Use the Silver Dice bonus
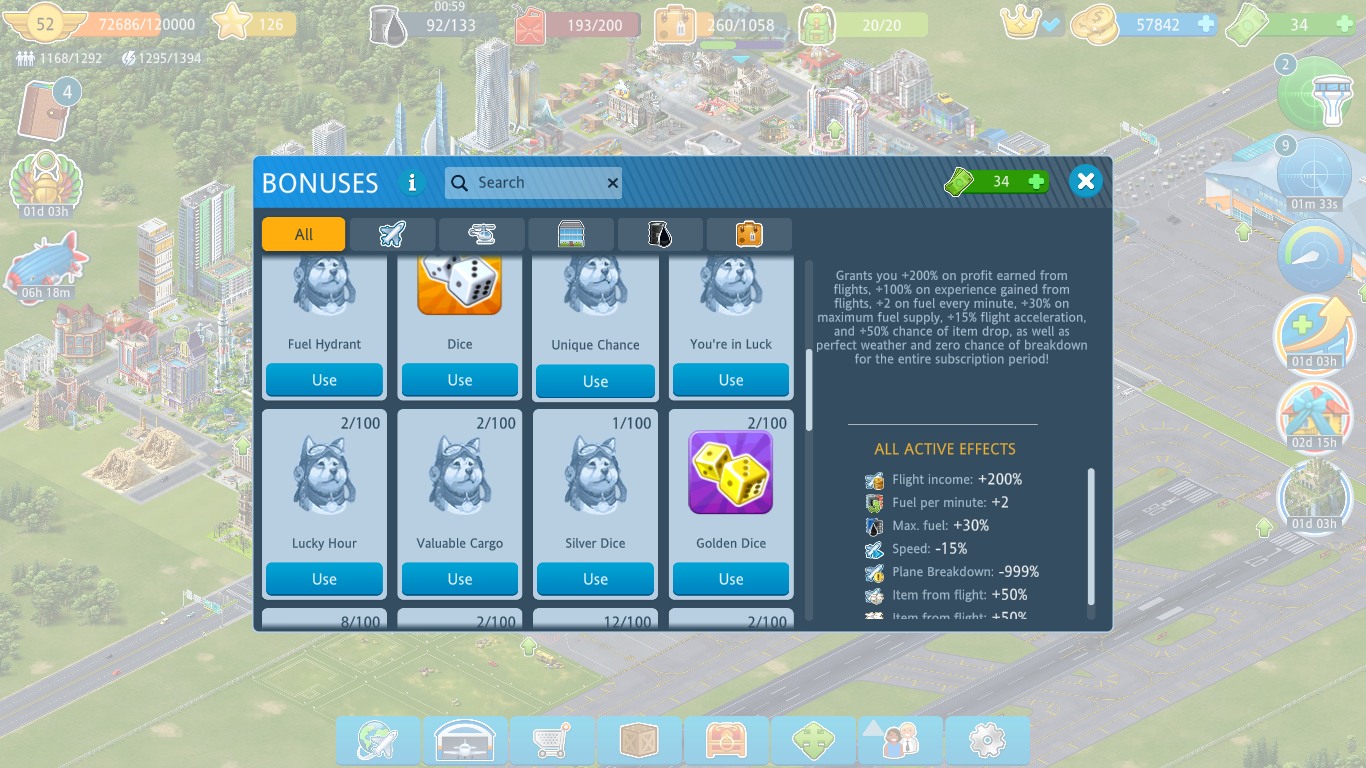The height and width of the screenshot is (768, 1366). [595, 579]
